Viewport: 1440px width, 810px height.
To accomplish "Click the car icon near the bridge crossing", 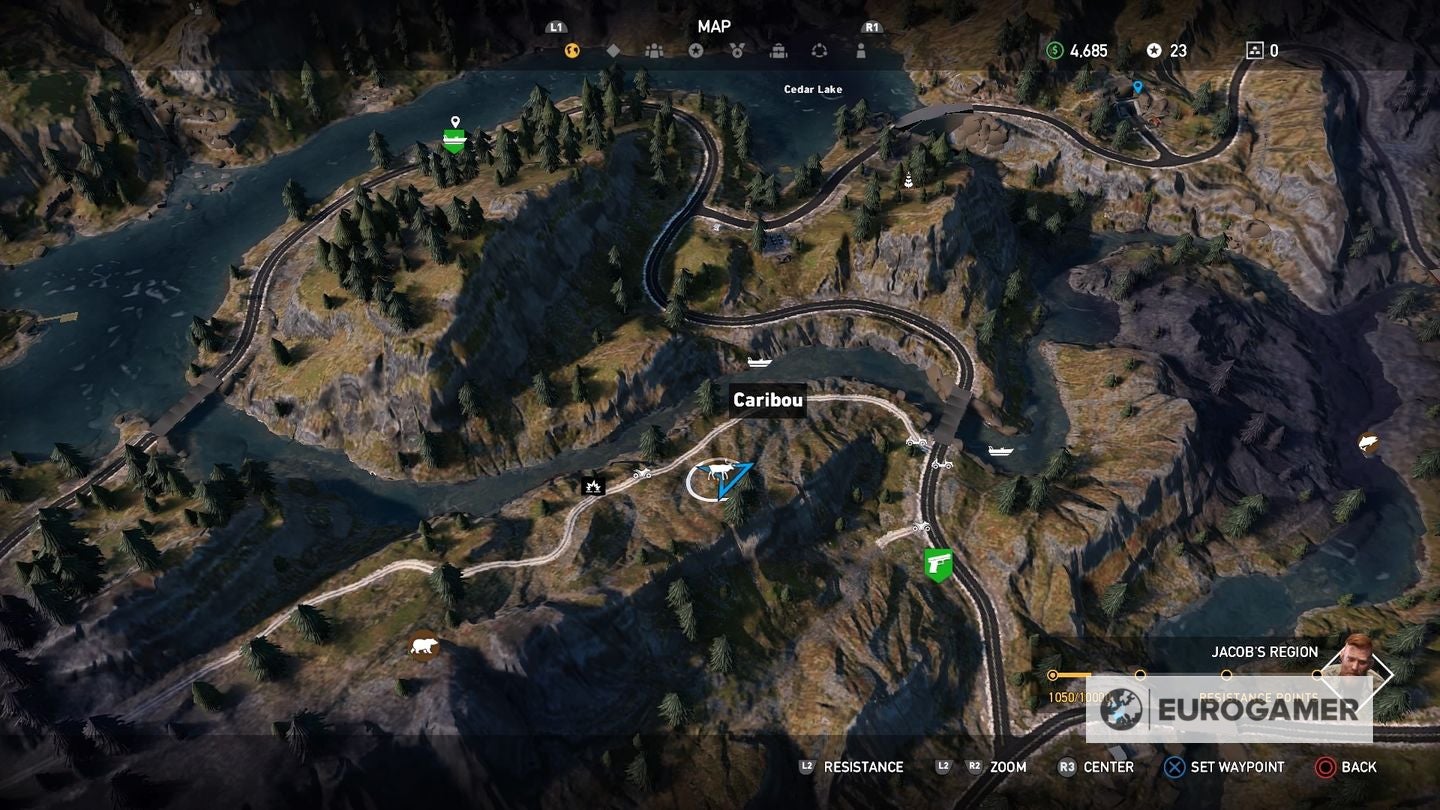I will point(918,442).
